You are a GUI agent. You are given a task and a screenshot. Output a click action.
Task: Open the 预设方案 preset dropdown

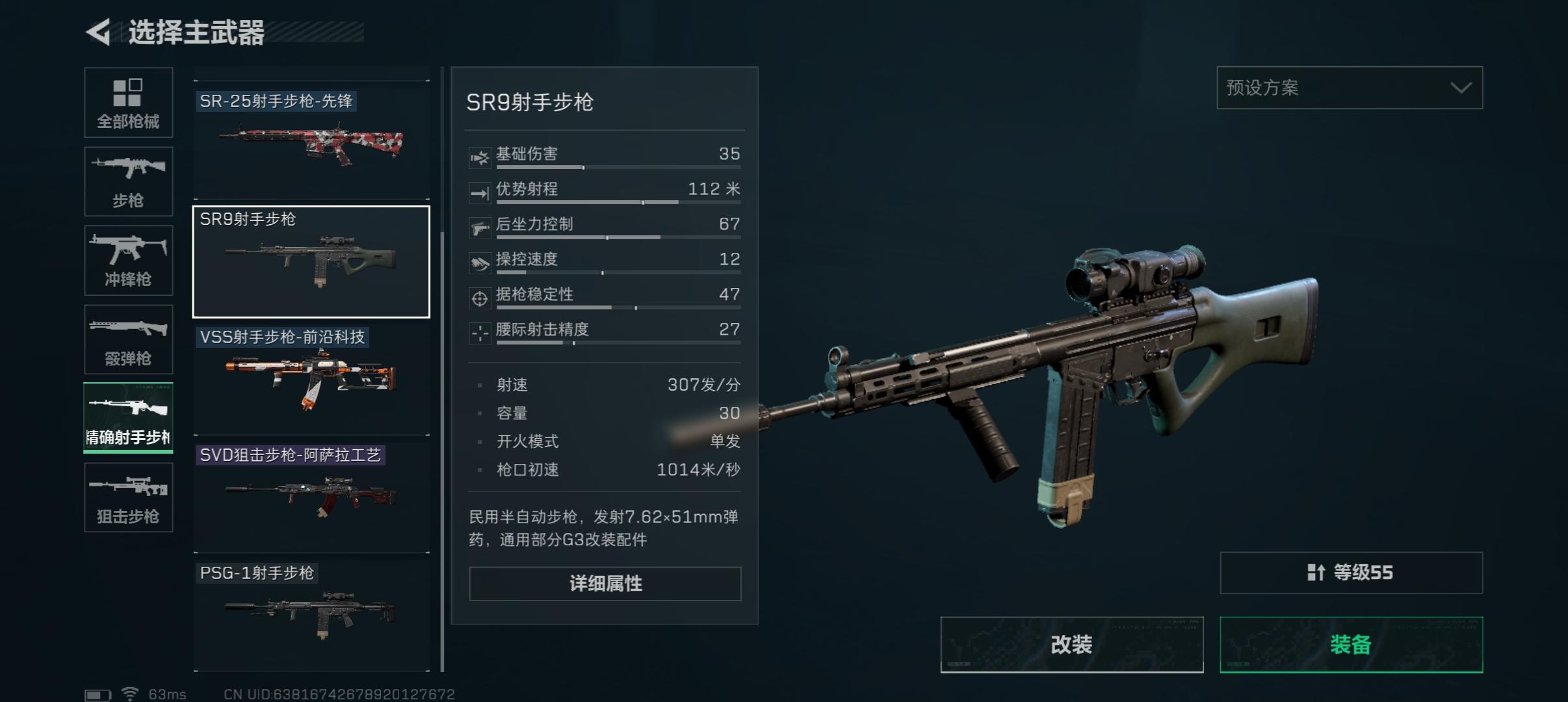tap(1349, 88)
